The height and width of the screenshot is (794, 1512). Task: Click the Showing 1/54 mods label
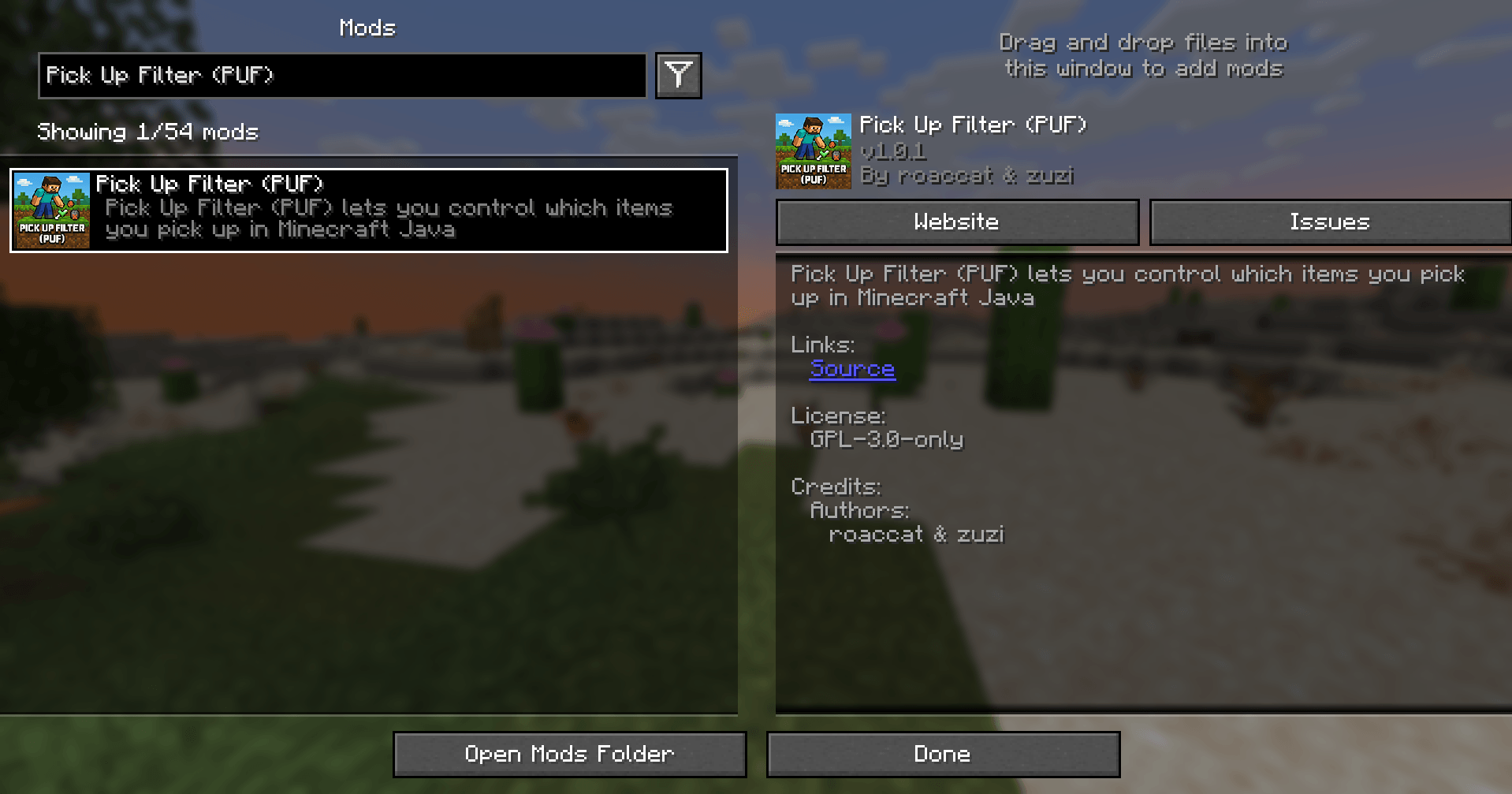point(147,131)
